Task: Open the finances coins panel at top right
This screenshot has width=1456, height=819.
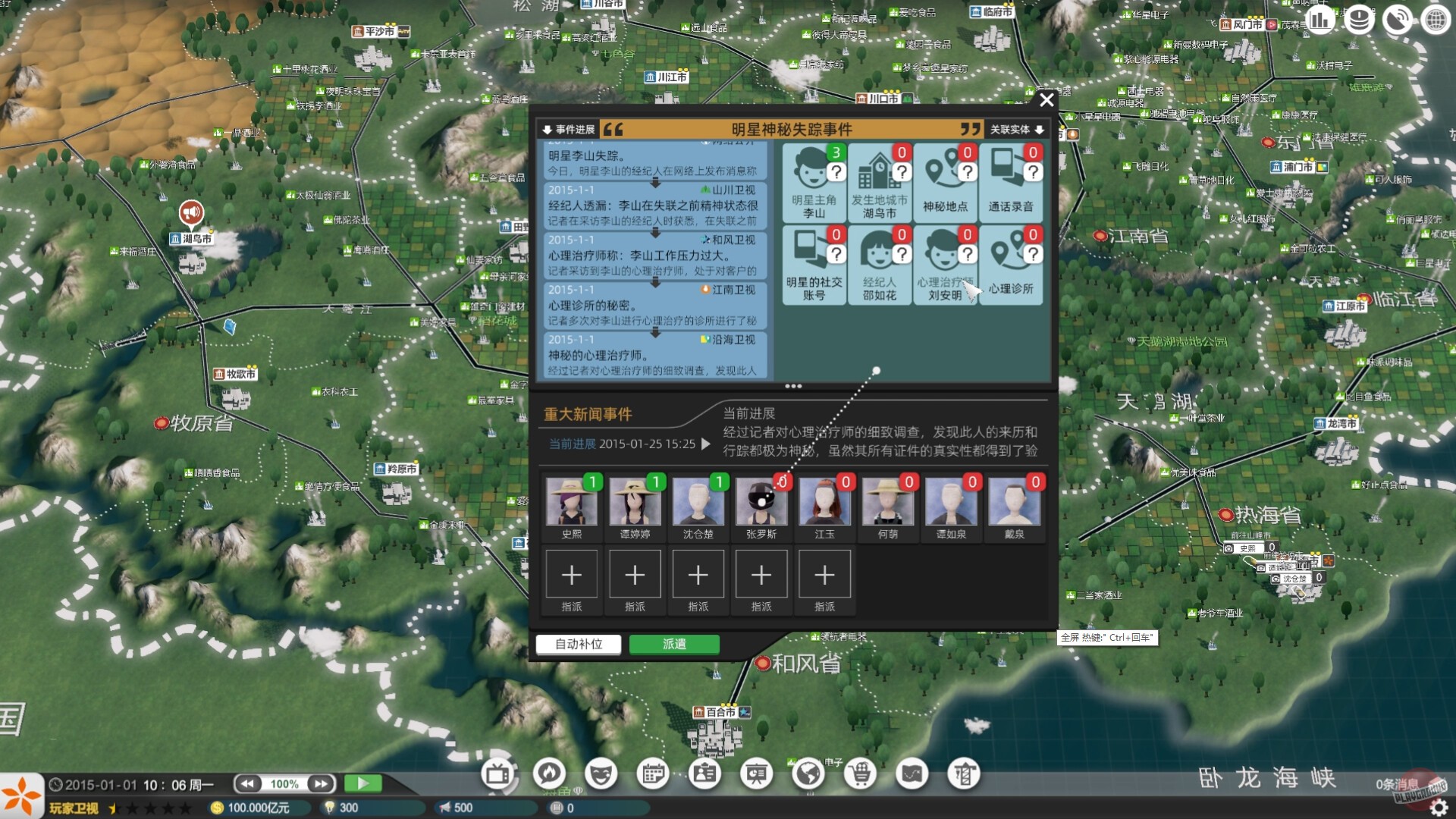Action: pos(1358,19)
